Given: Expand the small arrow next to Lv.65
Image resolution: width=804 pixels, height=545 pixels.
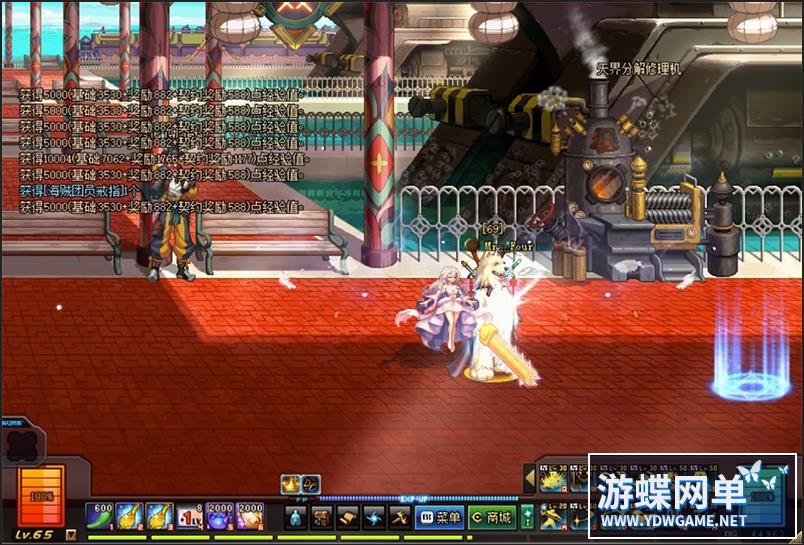Looking at the screenshot, I should pos(71,535).
